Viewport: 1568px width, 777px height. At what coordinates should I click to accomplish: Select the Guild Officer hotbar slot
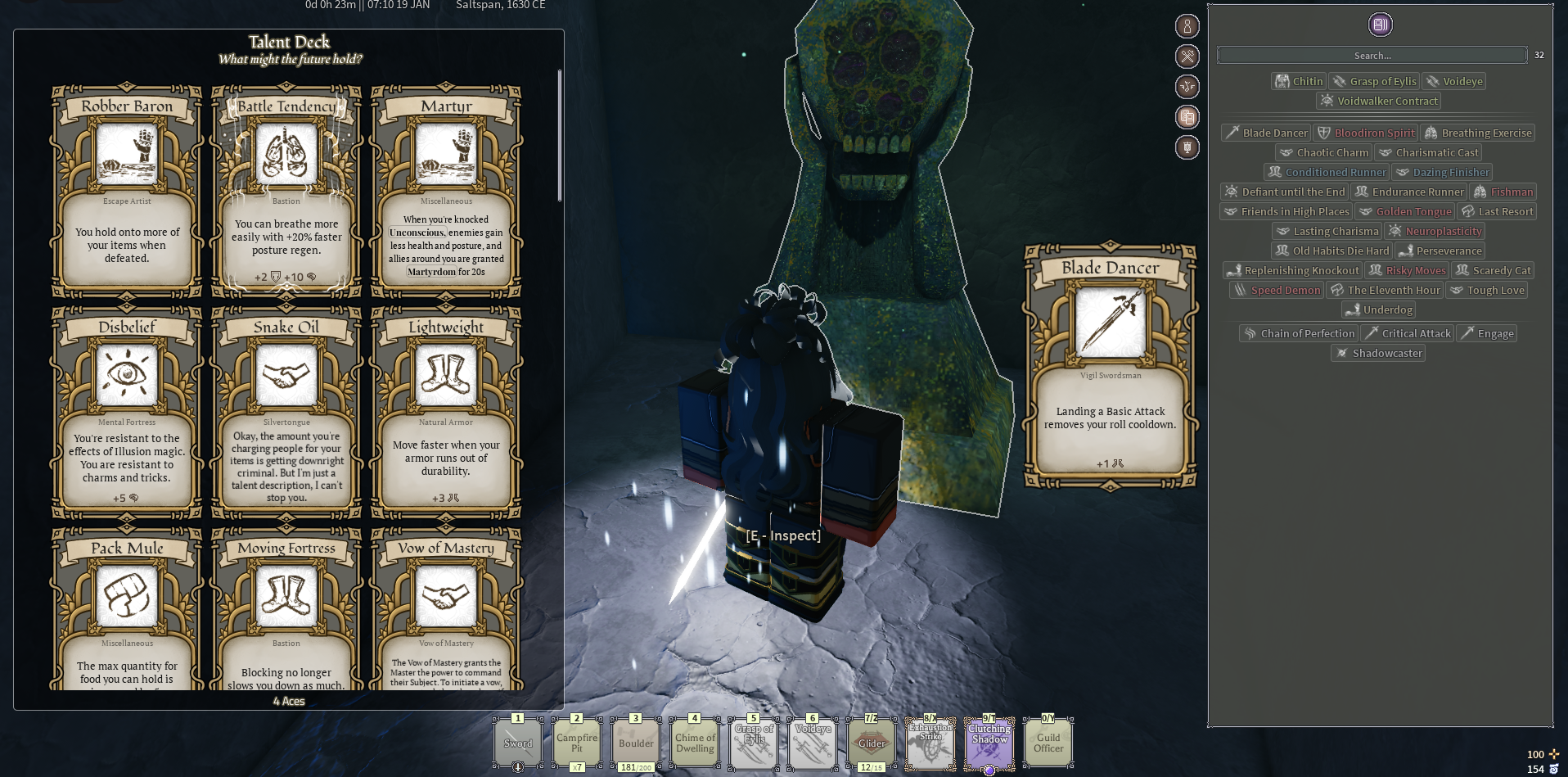click(1048, 743)
